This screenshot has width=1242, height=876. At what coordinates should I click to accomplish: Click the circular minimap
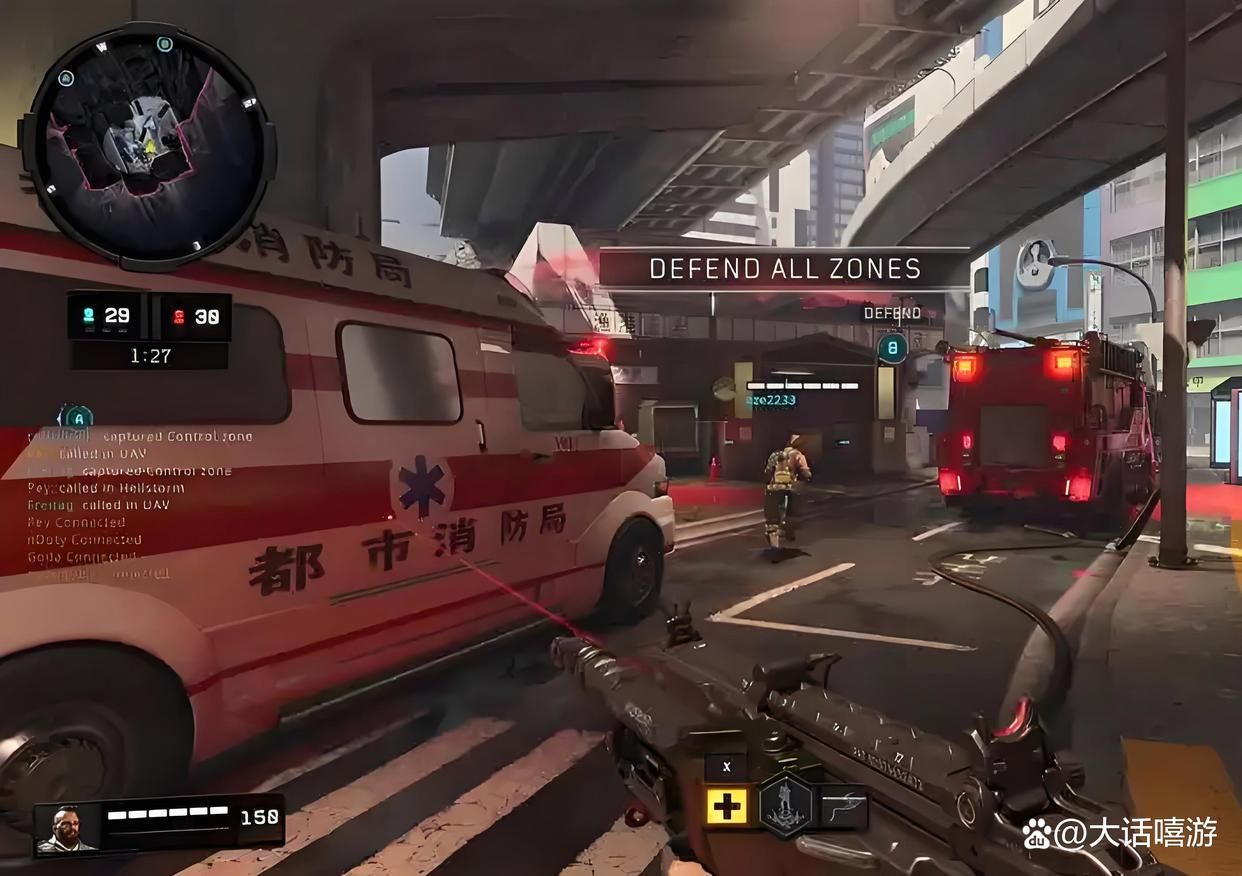pos(146,147)
